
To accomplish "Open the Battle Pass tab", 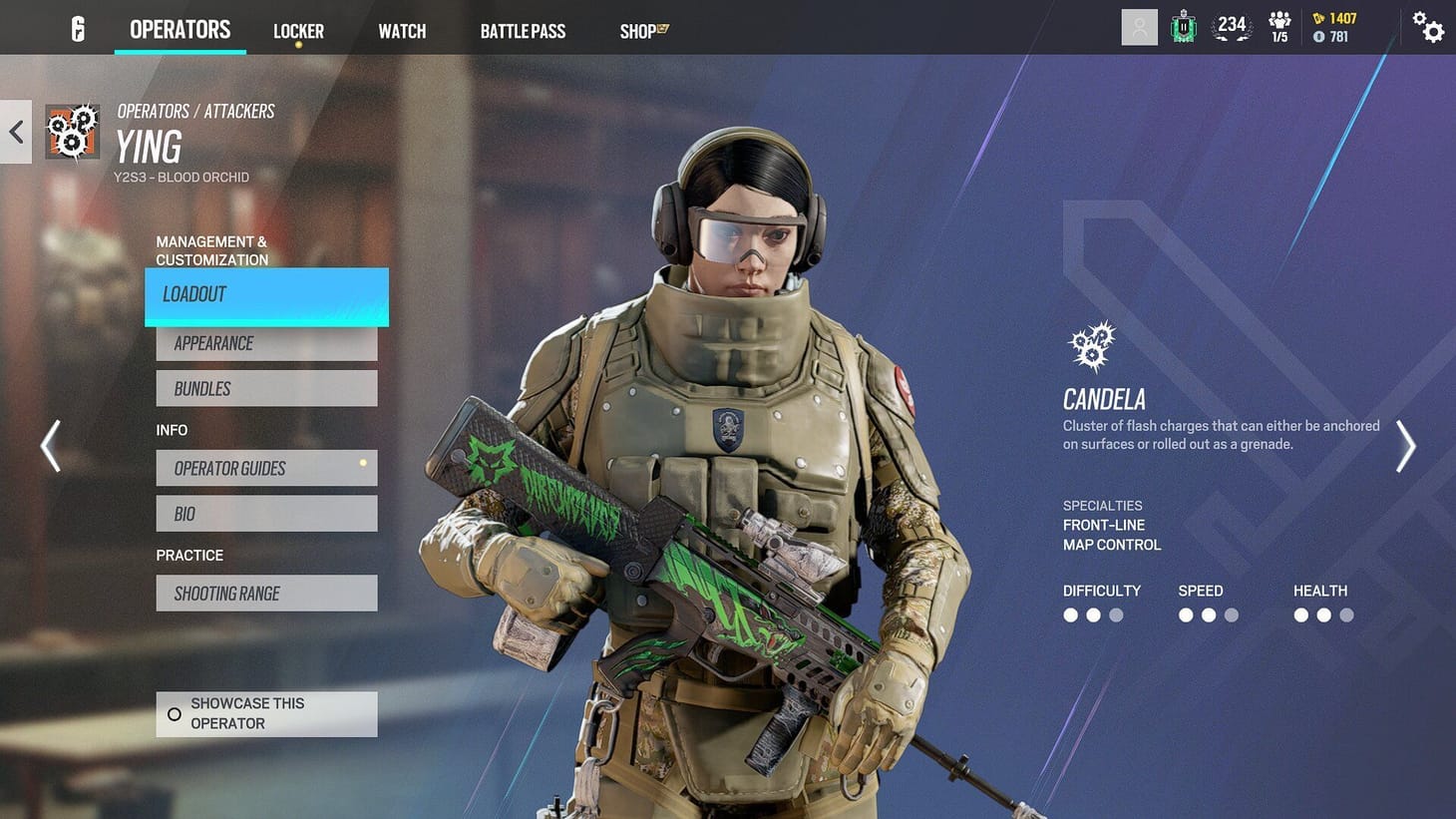I will 523,31.
